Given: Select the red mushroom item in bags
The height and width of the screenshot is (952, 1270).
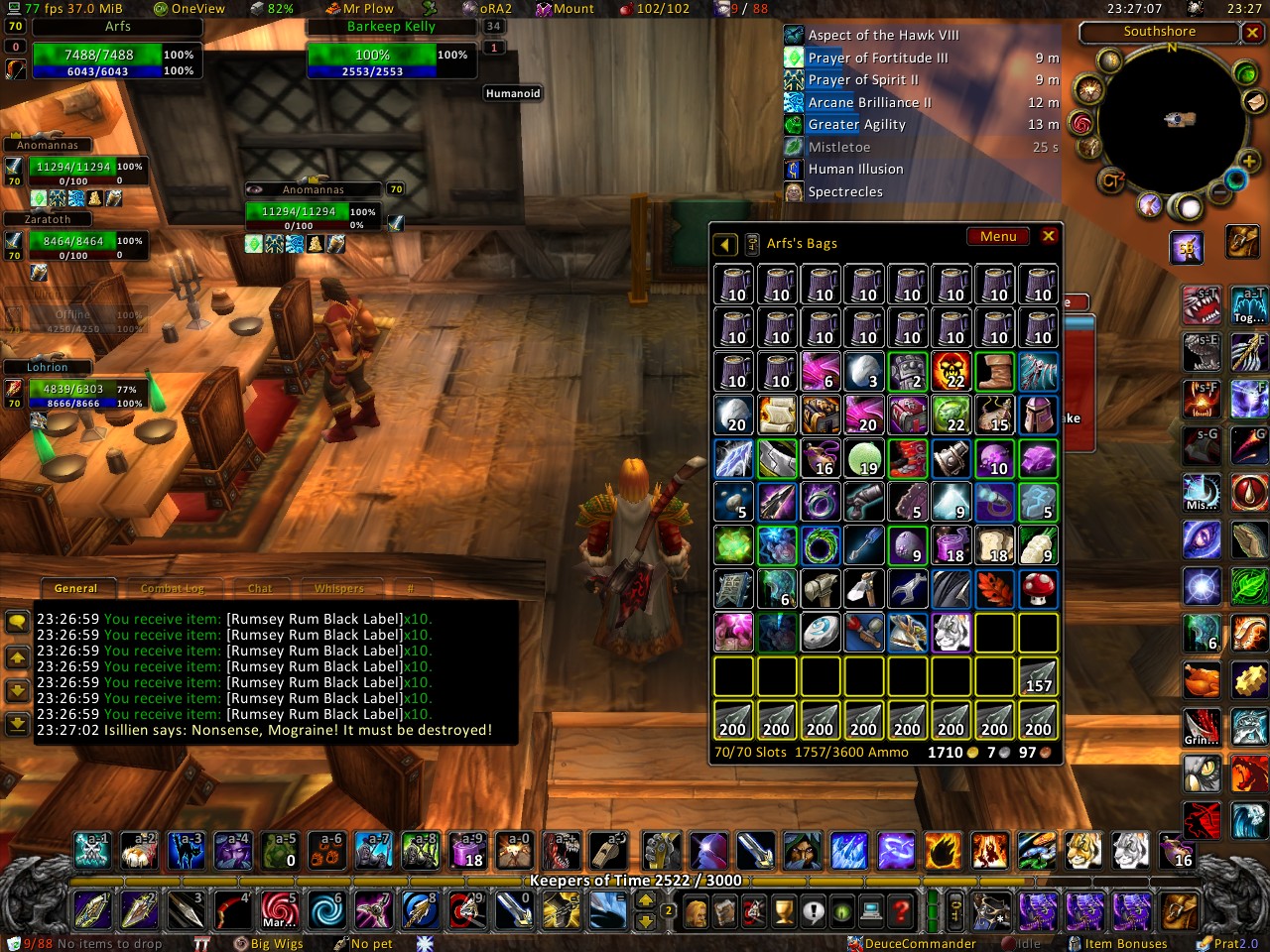Looking at the screenshot, I should 1038,588.
